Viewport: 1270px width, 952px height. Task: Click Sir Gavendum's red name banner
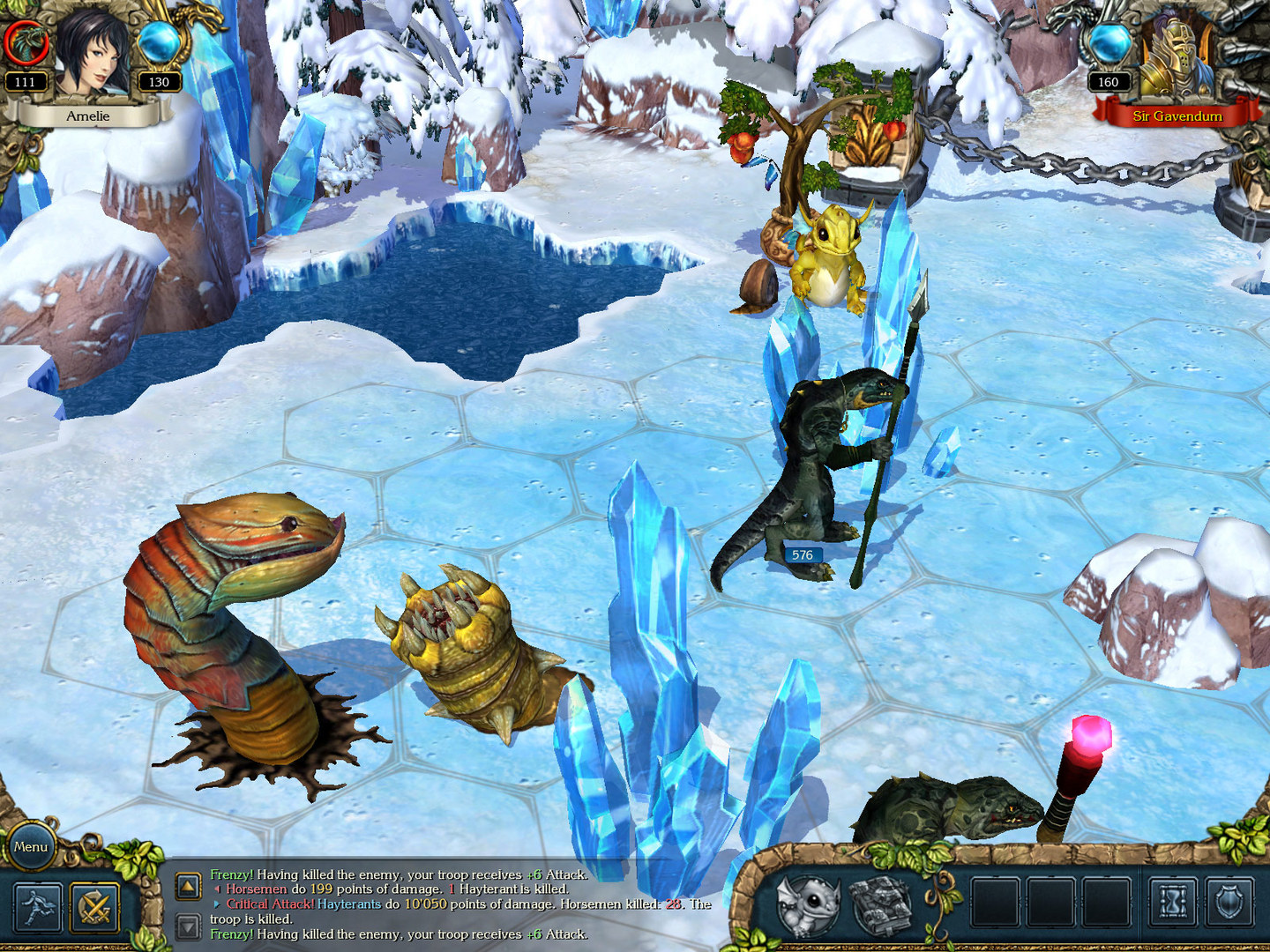(x=1177, y=115)
